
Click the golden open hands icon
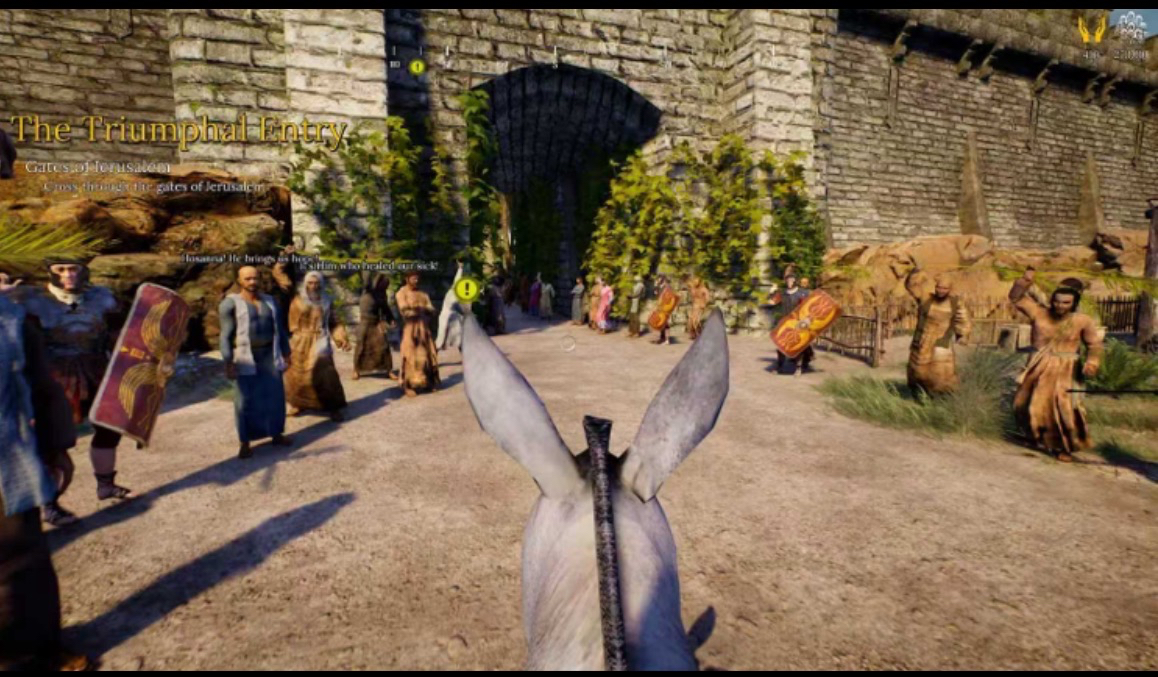1092,29
